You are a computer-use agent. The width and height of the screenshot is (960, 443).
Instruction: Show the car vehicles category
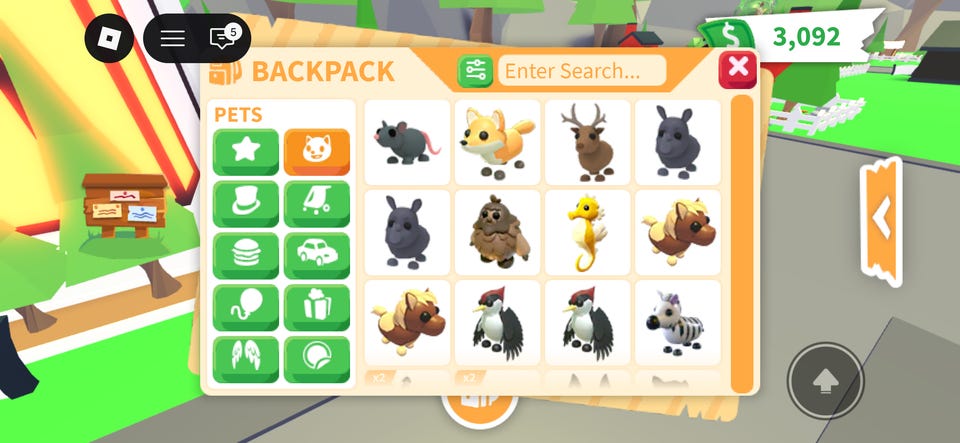[x=317, y=256]
